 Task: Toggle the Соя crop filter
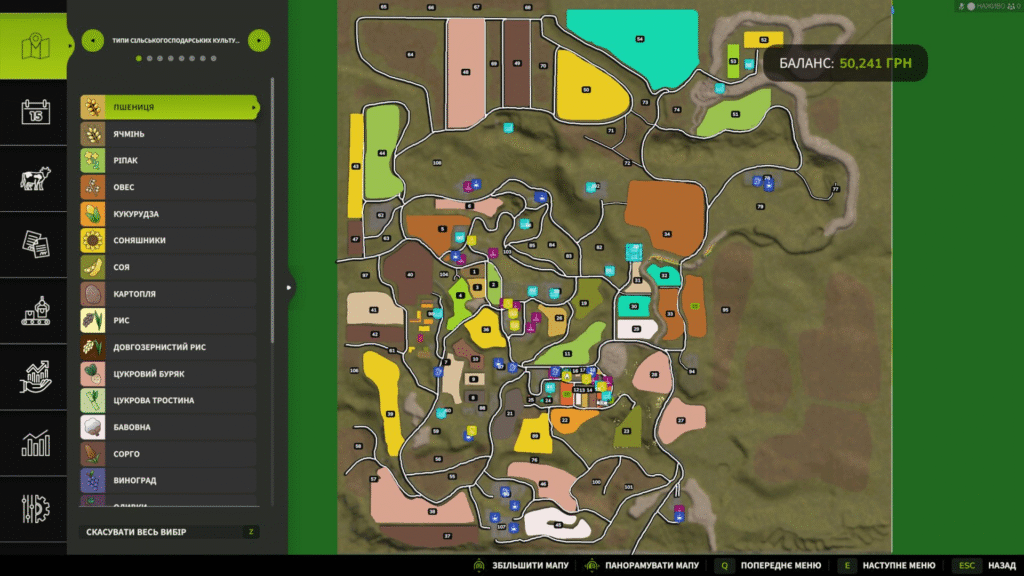tap(168, 267)
